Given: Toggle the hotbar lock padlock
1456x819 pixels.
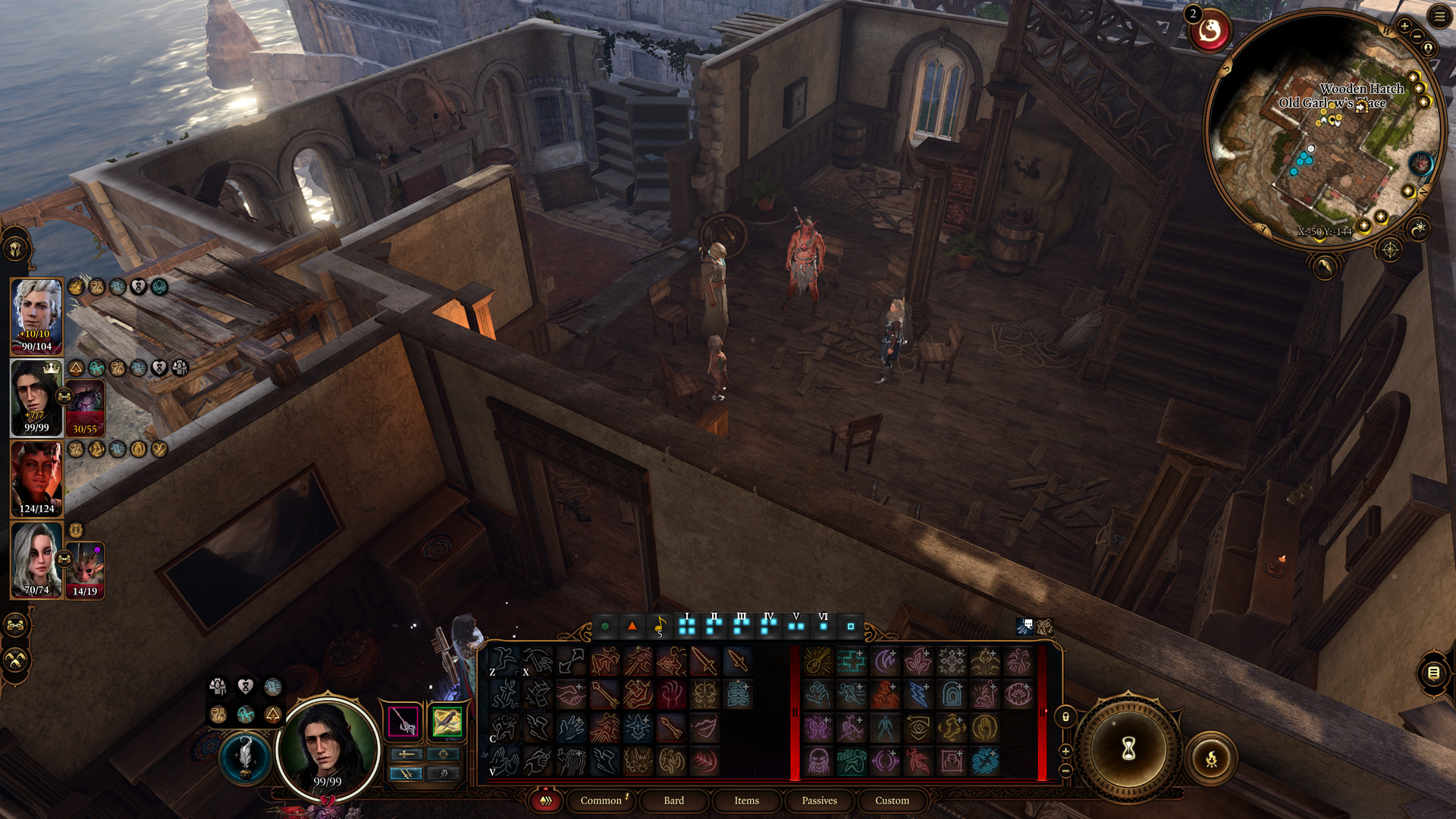Looking at the screenshot, I should pyautogui.click(x=1065, y=717).
